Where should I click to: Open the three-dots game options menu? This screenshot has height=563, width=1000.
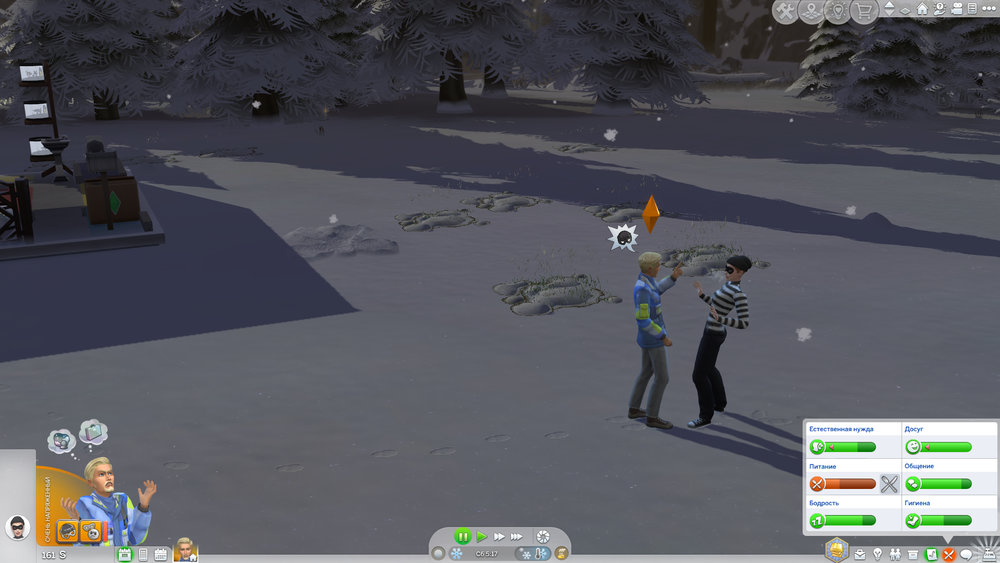[x=988, y=10]
